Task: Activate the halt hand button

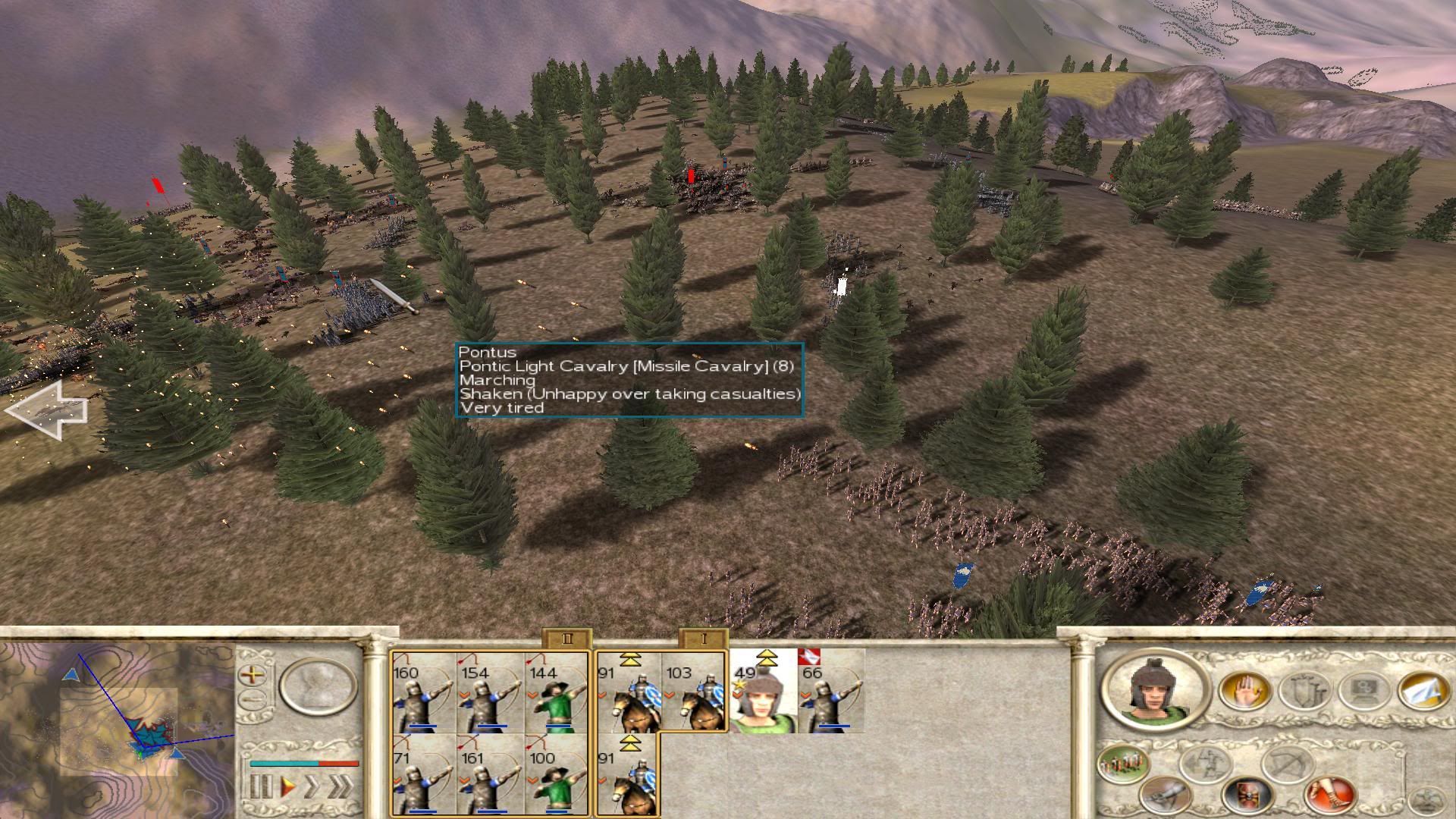Action: (1244, 691)
